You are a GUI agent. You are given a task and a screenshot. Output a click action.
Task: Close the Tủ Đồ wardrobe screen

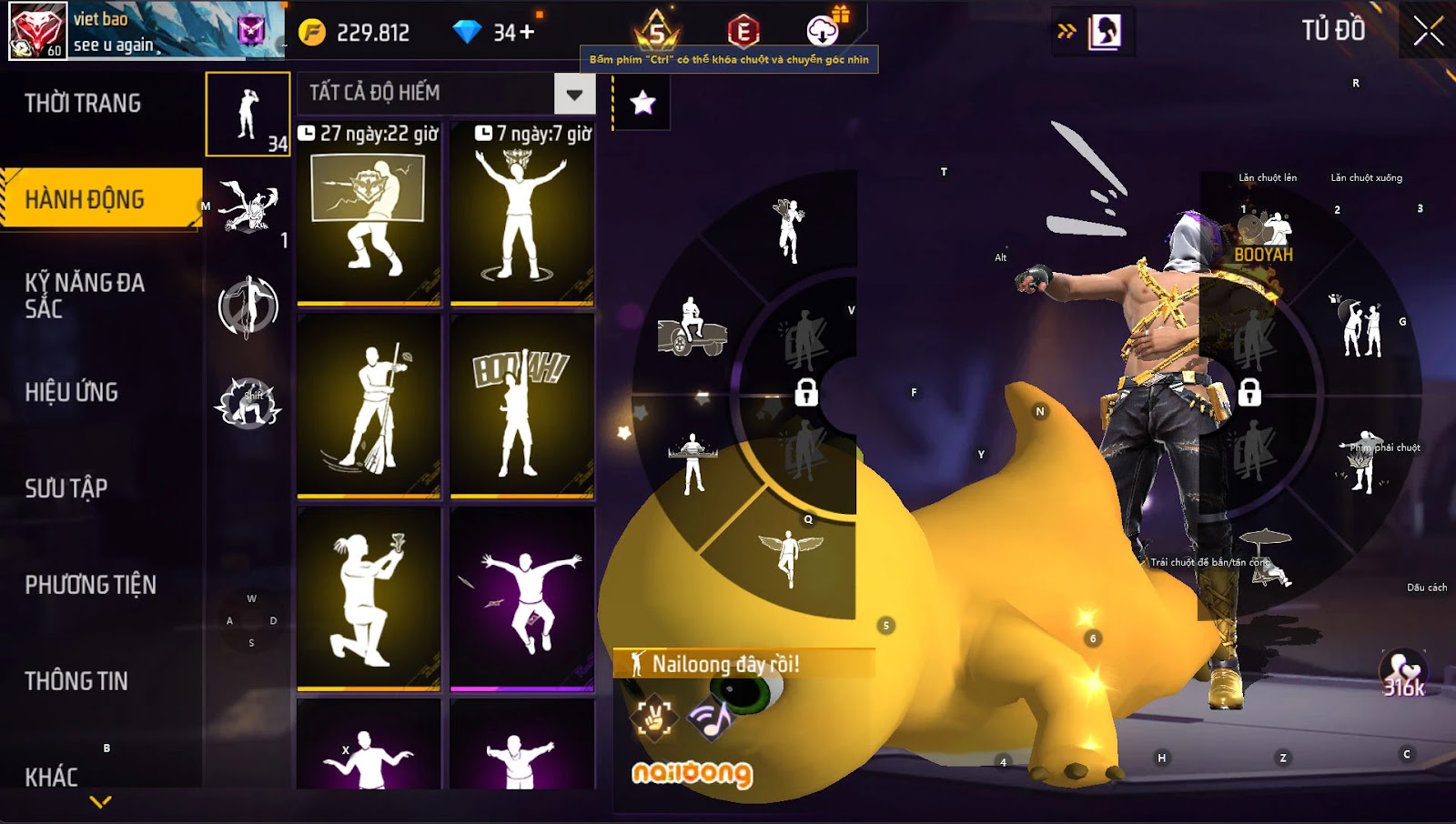point(1428,31)
